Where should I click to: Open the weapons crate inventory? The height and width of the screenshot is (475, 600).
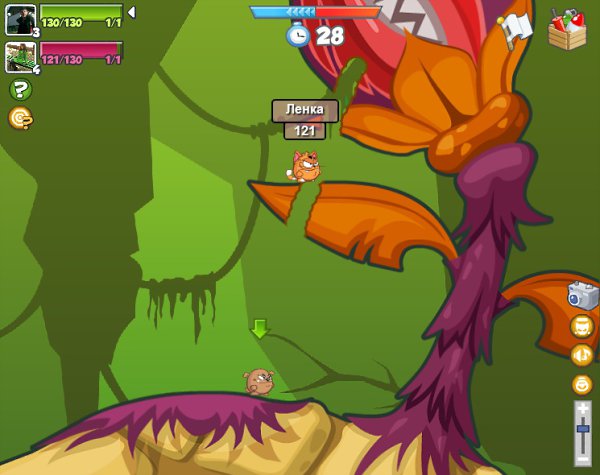click(567, 29)
